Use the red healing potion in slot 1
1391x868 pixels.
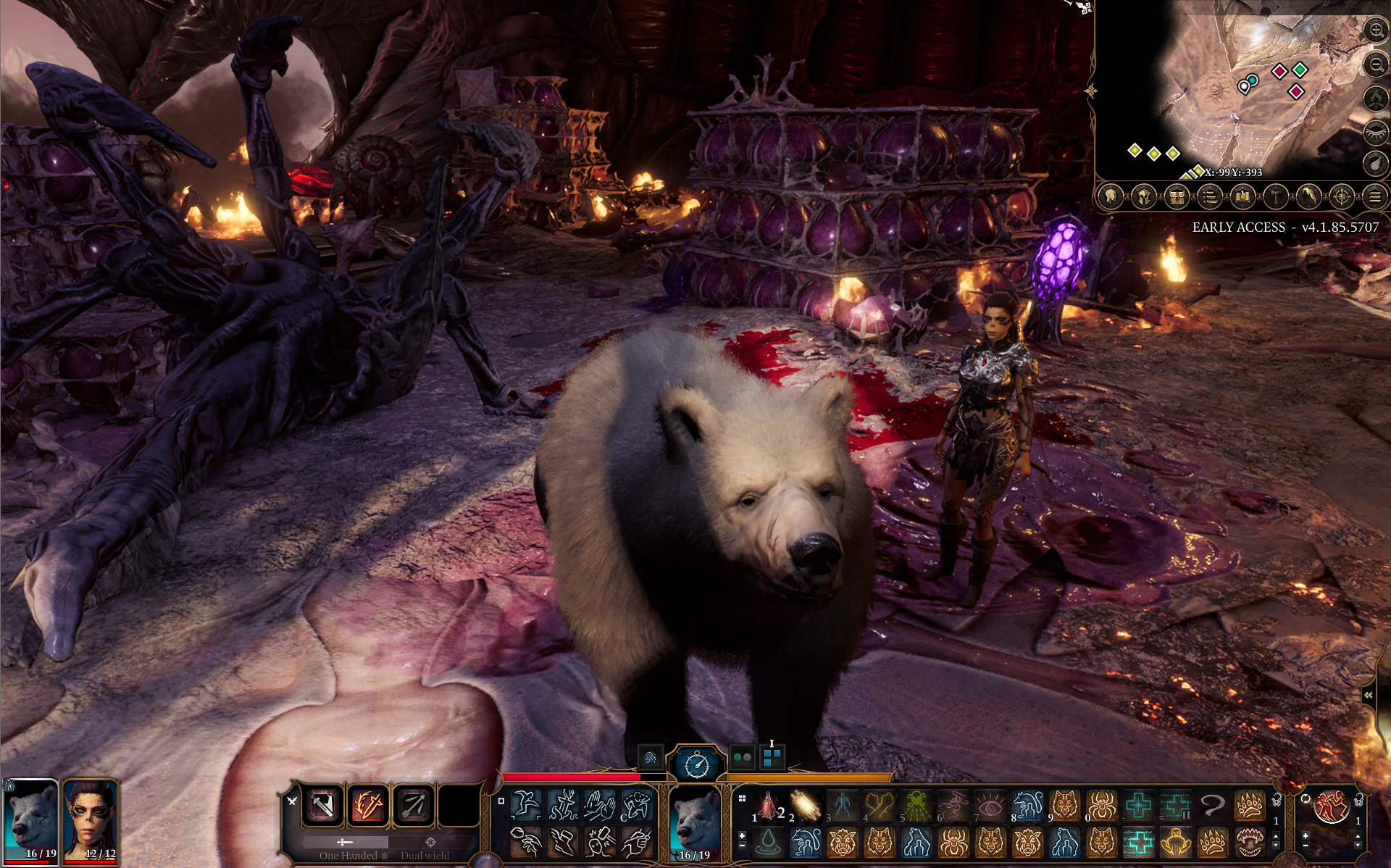click(x=768, y=805)
